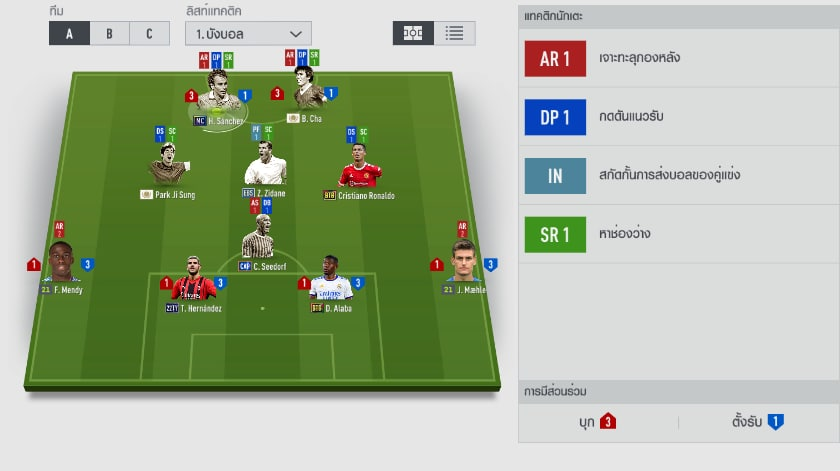Select left back F. Mendy
The height and width of the screenshot is (471, 840).
click(x=62, y=267)
